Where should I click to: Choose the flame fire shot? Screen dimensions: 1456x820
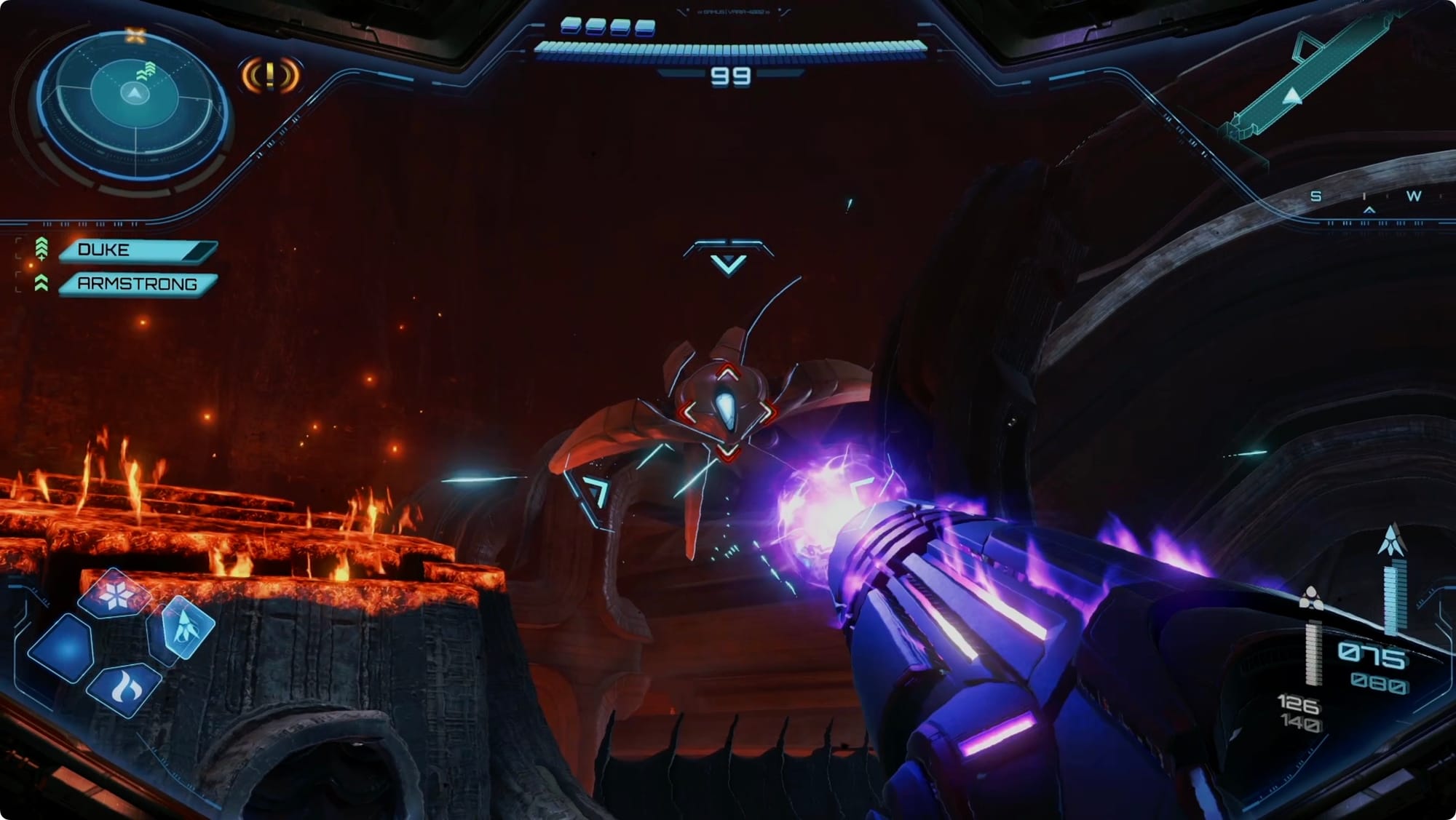click(125, 686)
